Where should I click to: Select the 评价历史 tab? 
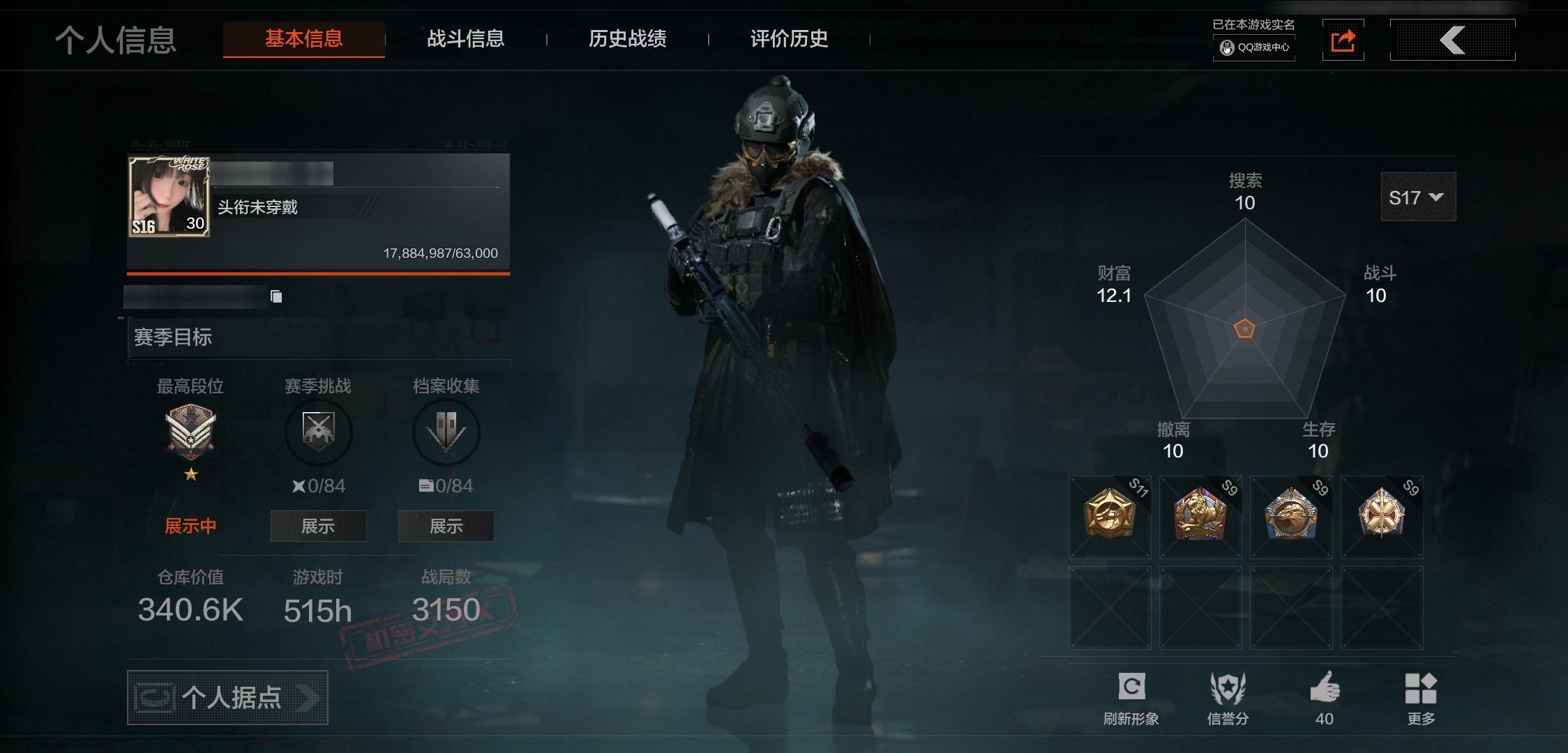click(789, 39)
